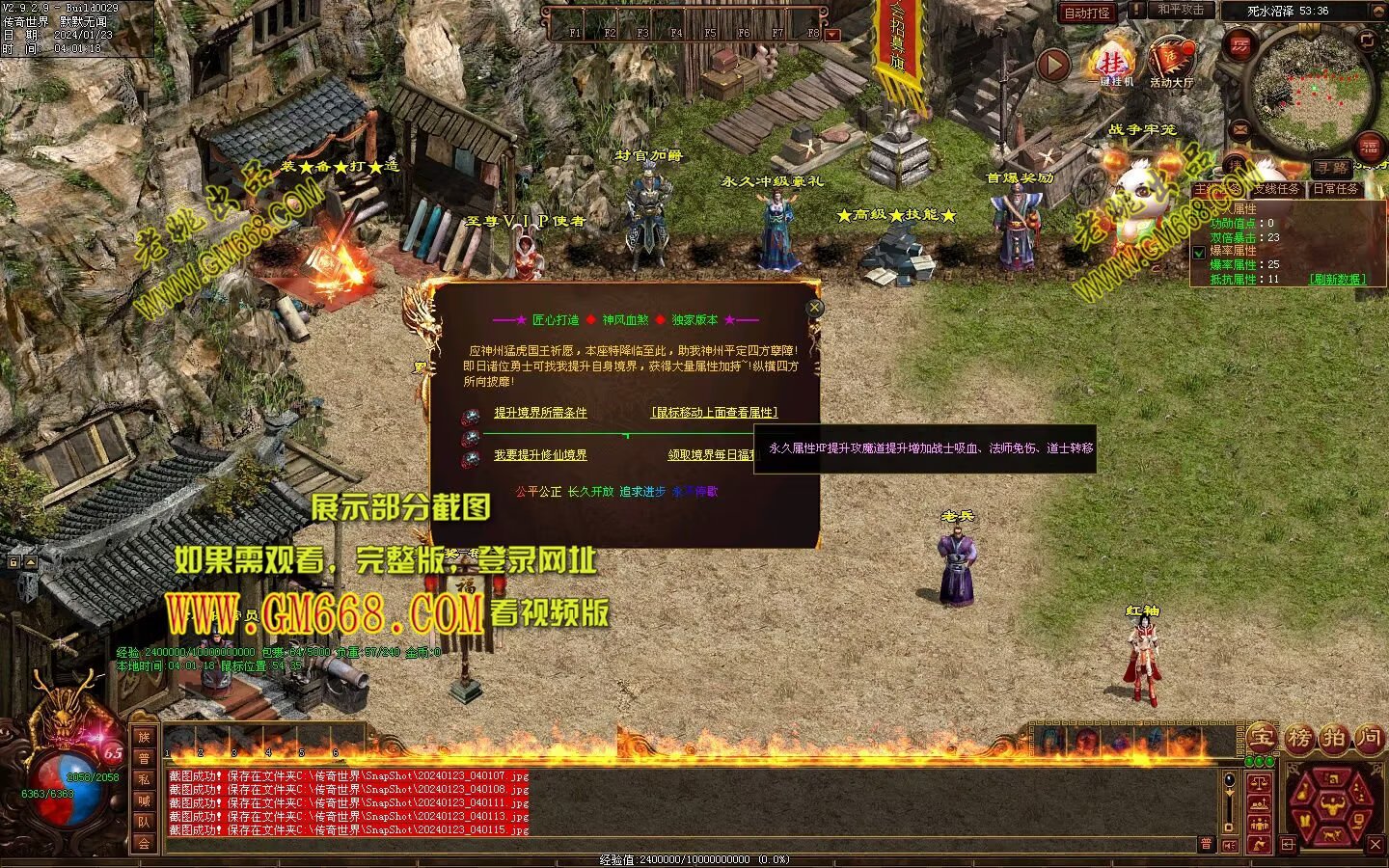
Task: Toggle the green checkmark box in attributes panel
Action: click(x=1199, y=253)
